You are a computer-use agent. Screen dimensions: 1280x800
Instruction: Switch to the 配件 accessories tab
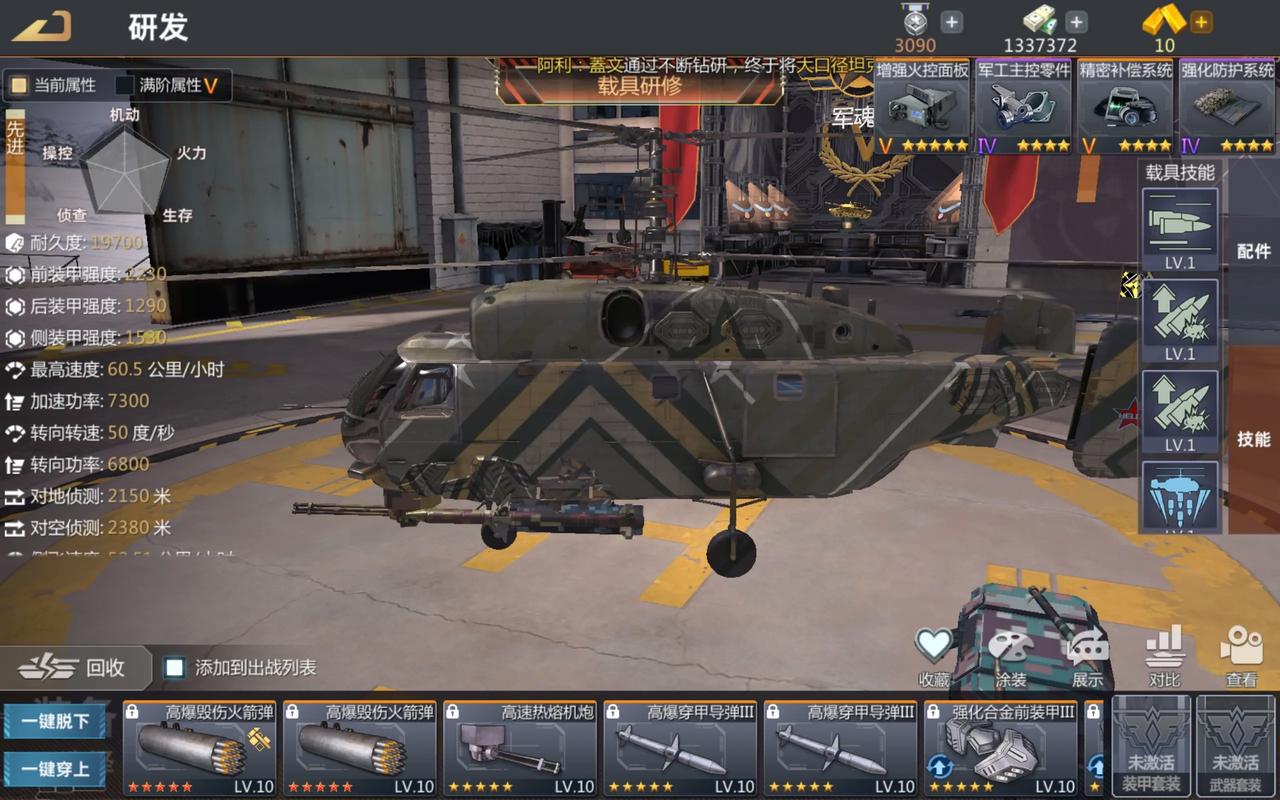[x=1253, y=251]
